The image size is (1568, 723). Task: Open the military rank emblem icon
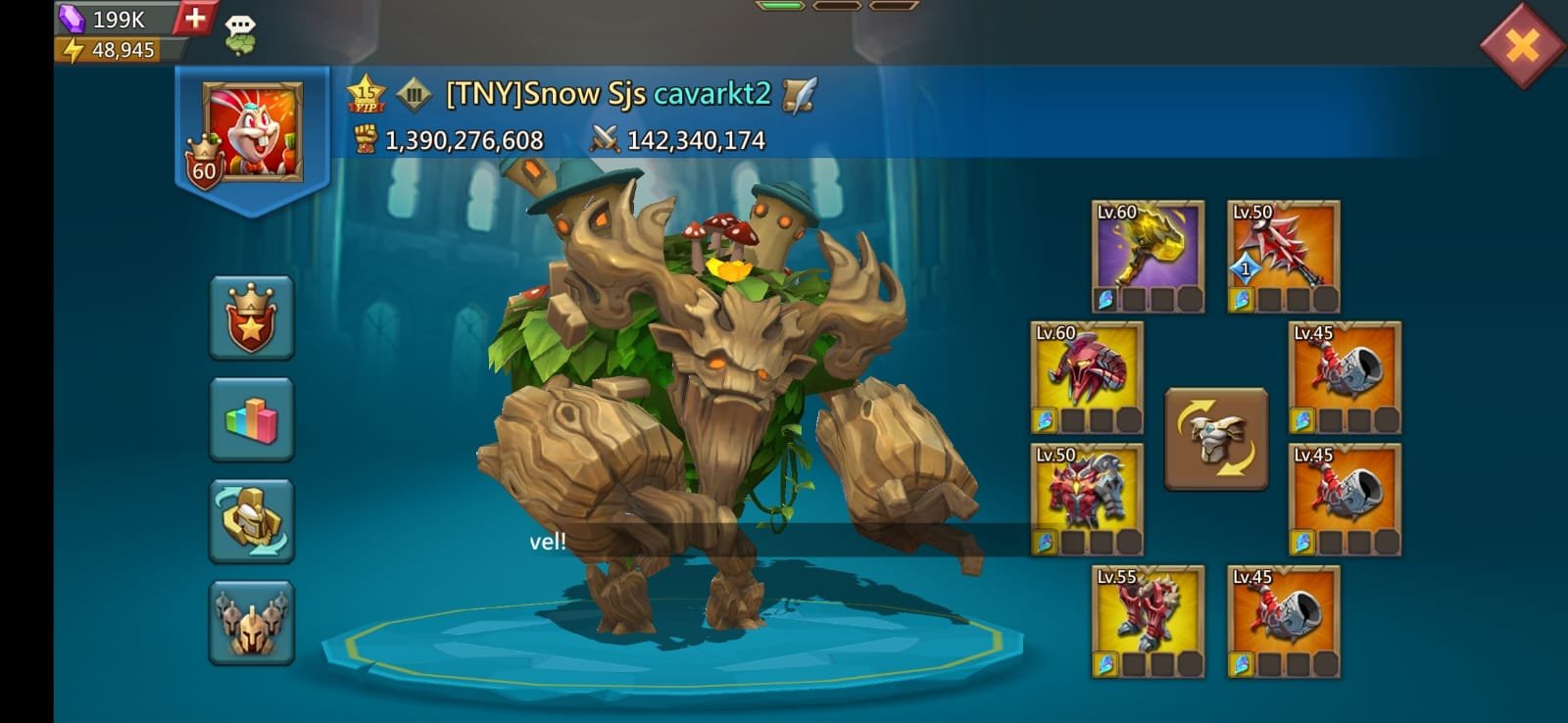pos(414,94)
